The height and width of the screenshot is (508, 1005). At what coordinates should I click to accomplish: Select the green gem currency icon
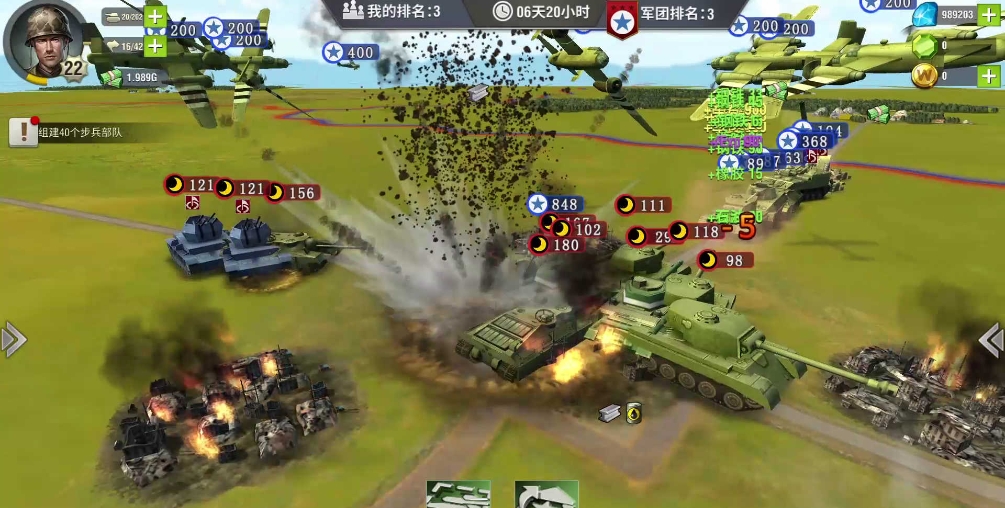click(x=926, y=46)
